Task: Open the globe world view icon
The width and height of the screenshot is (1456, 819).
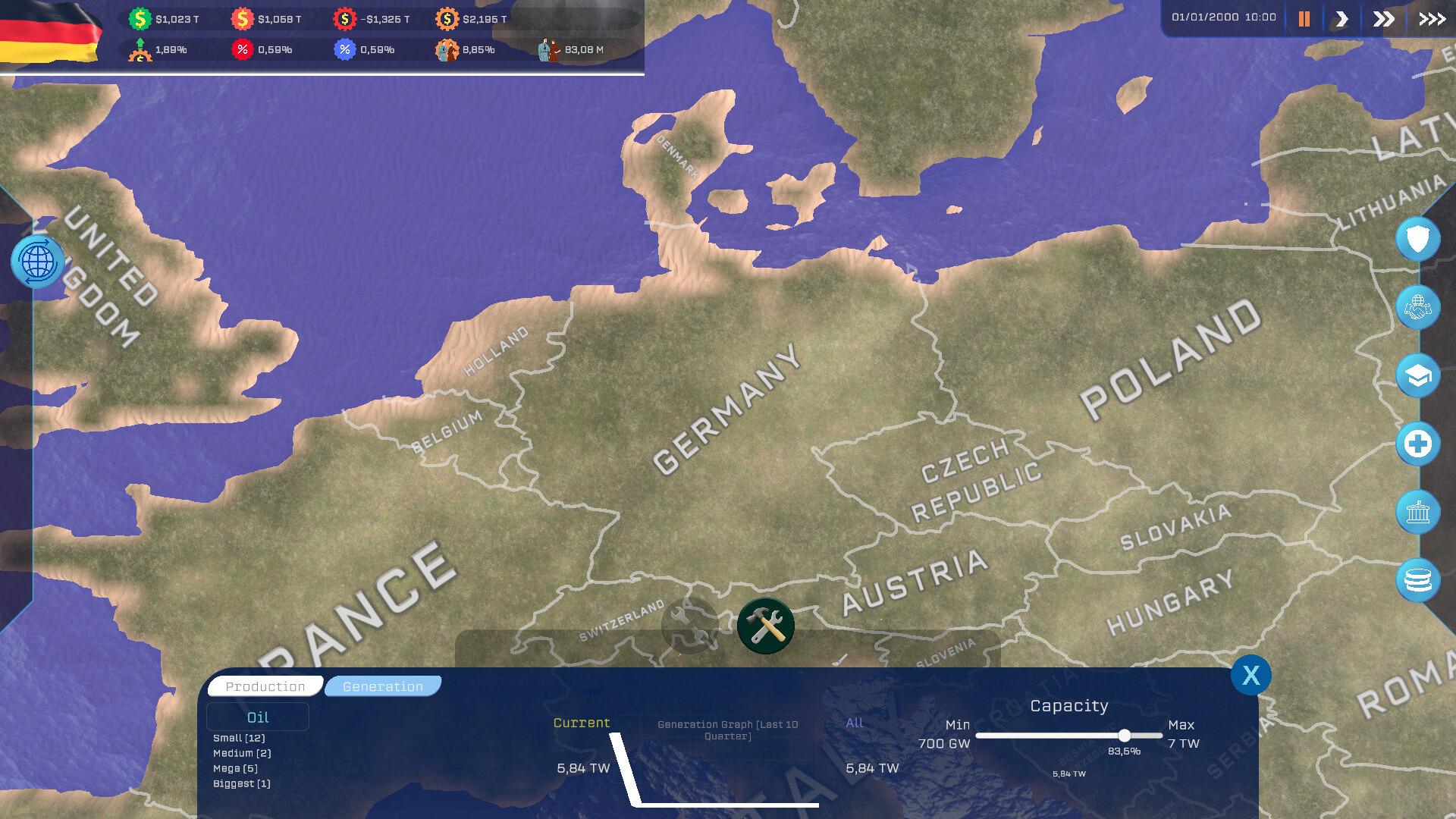Action: 38,262
